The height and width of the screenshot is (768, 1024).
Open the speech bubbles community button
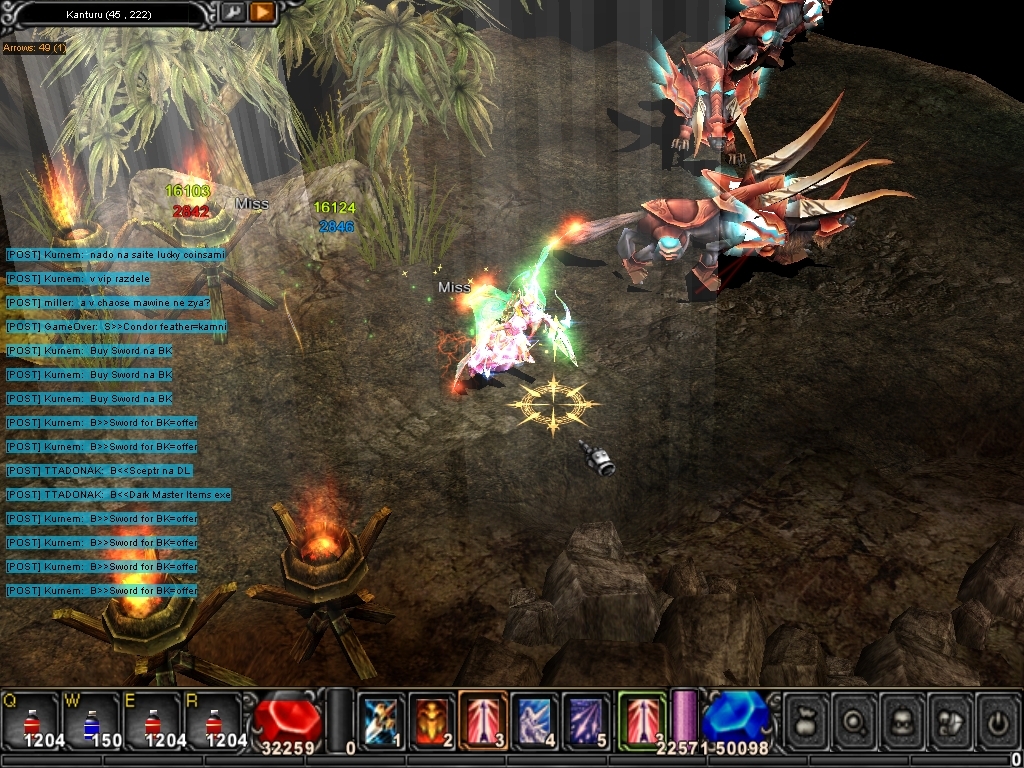pos(950,721)
